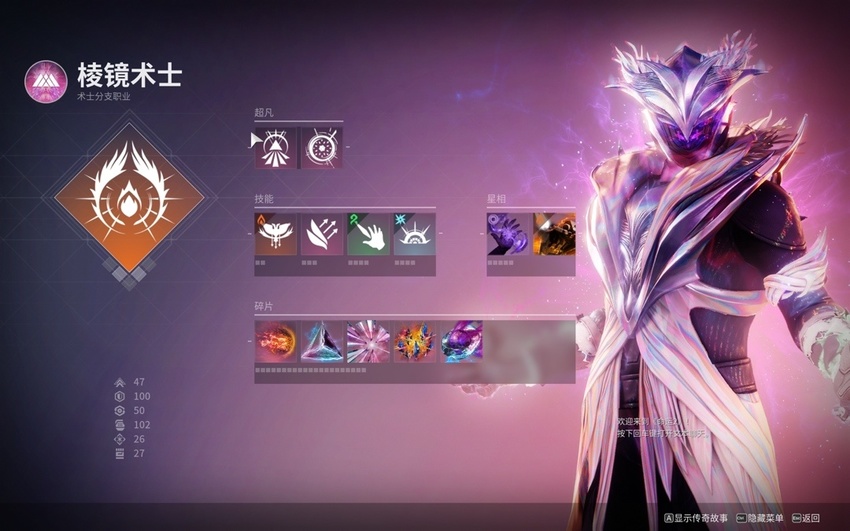This screenshot has height=531, width=850.
Task: Open the orange fiery aspect slot
Action: coord(554,234)
